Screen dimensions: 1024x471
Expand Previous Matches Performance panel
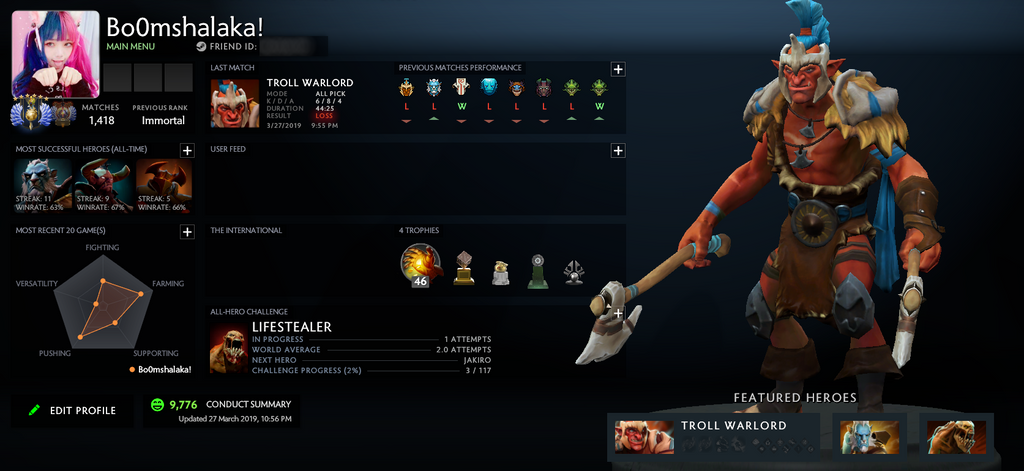(x=618, y=69)
